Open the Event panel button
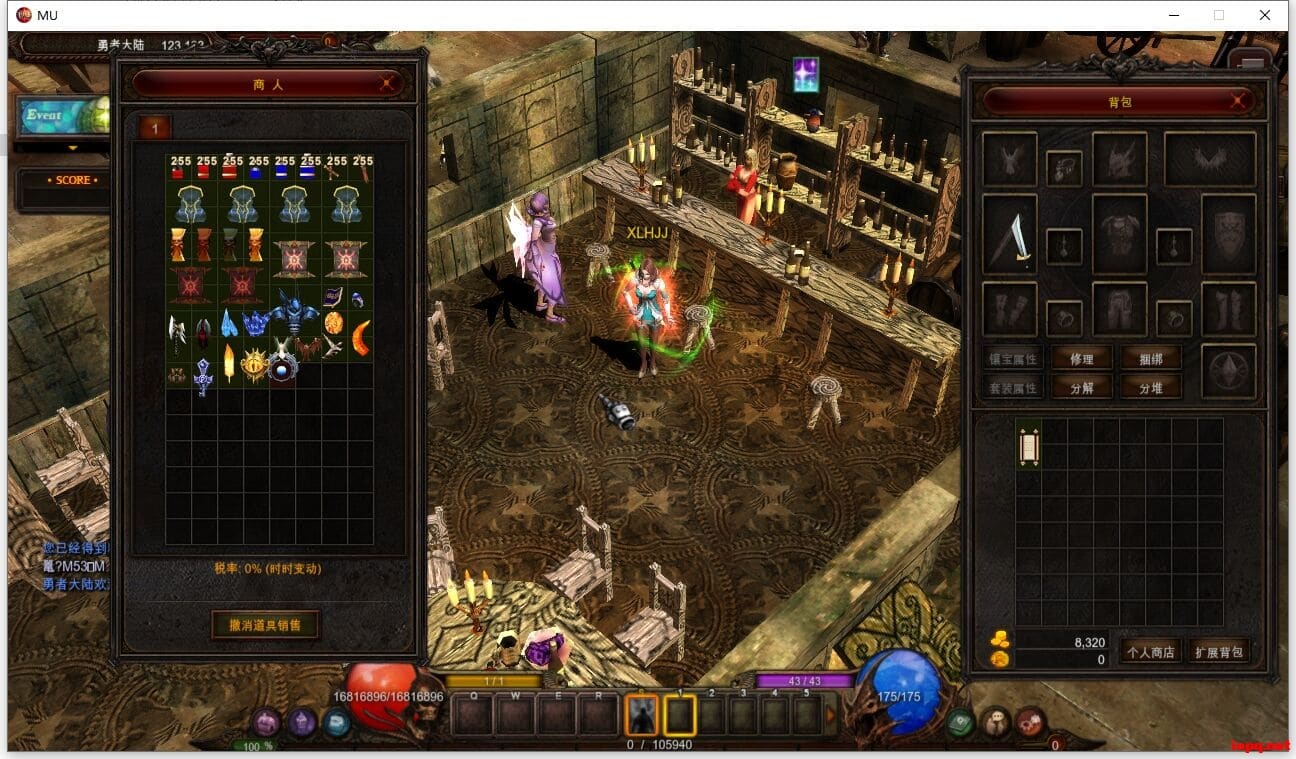The height and width of the screenshot is (759, 1296). coord(60,115)
